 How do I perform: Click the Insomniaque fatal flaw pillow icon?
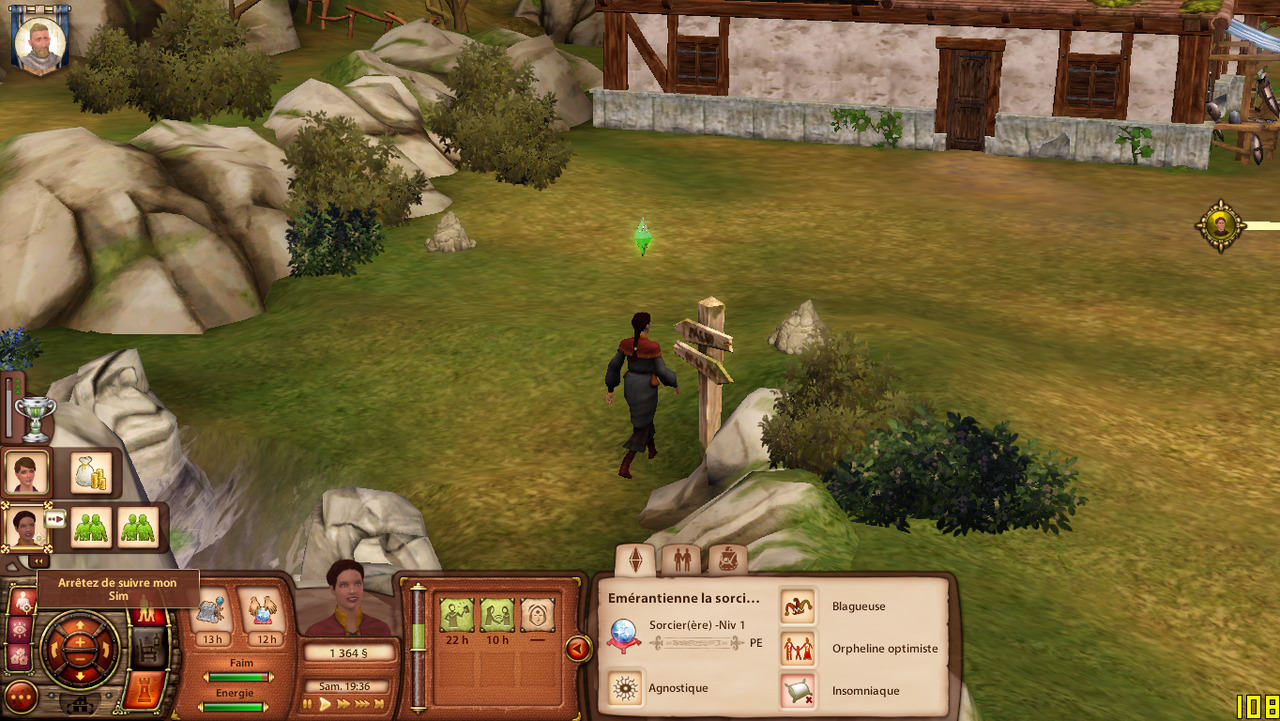click(797, 690)
